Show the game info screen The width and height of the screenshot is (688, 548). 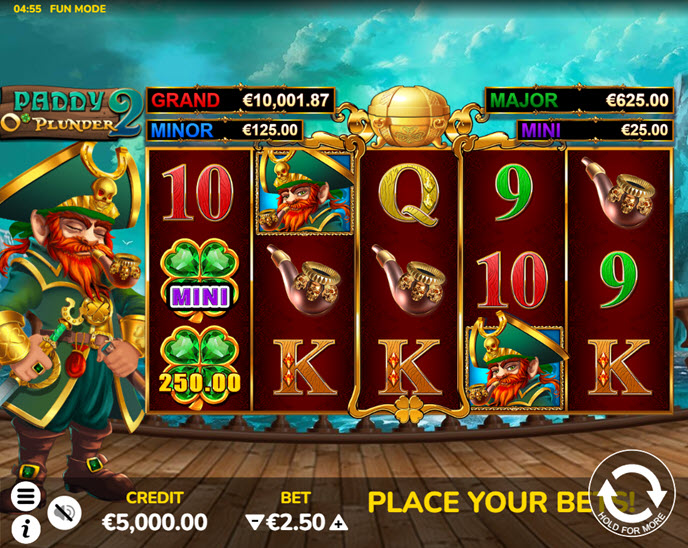coord(26,526)
